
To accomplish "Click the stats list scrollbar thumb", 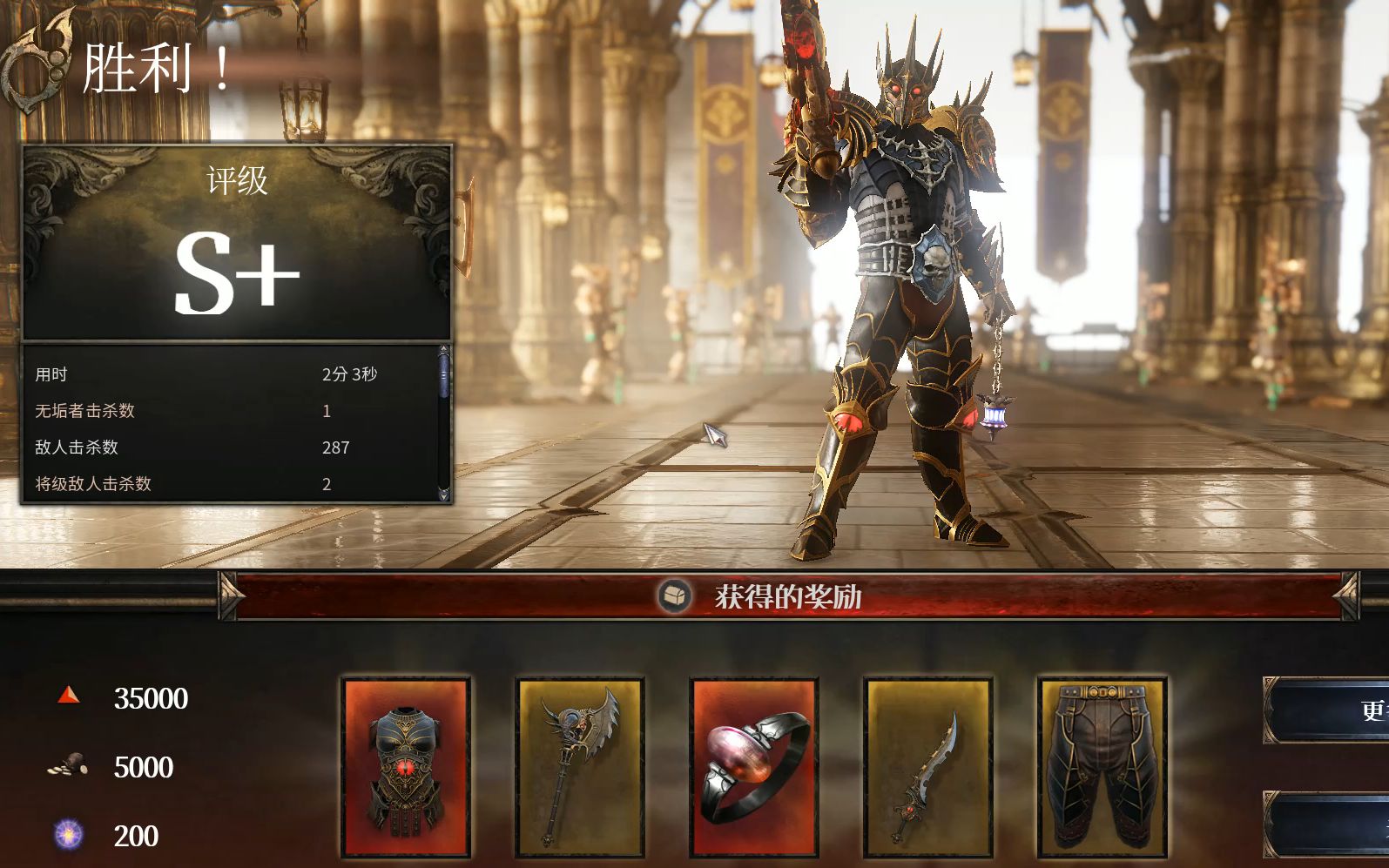I will click(x=444, y=375).
